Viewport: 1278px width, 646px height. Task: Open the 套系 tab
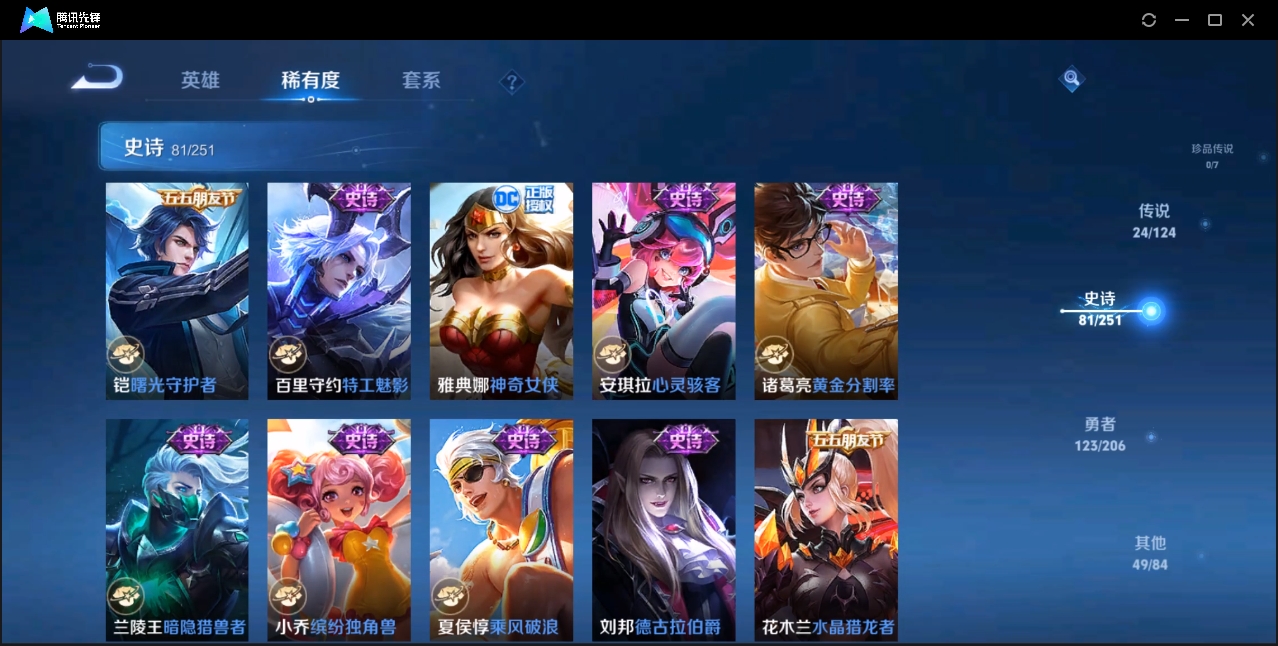421,80
